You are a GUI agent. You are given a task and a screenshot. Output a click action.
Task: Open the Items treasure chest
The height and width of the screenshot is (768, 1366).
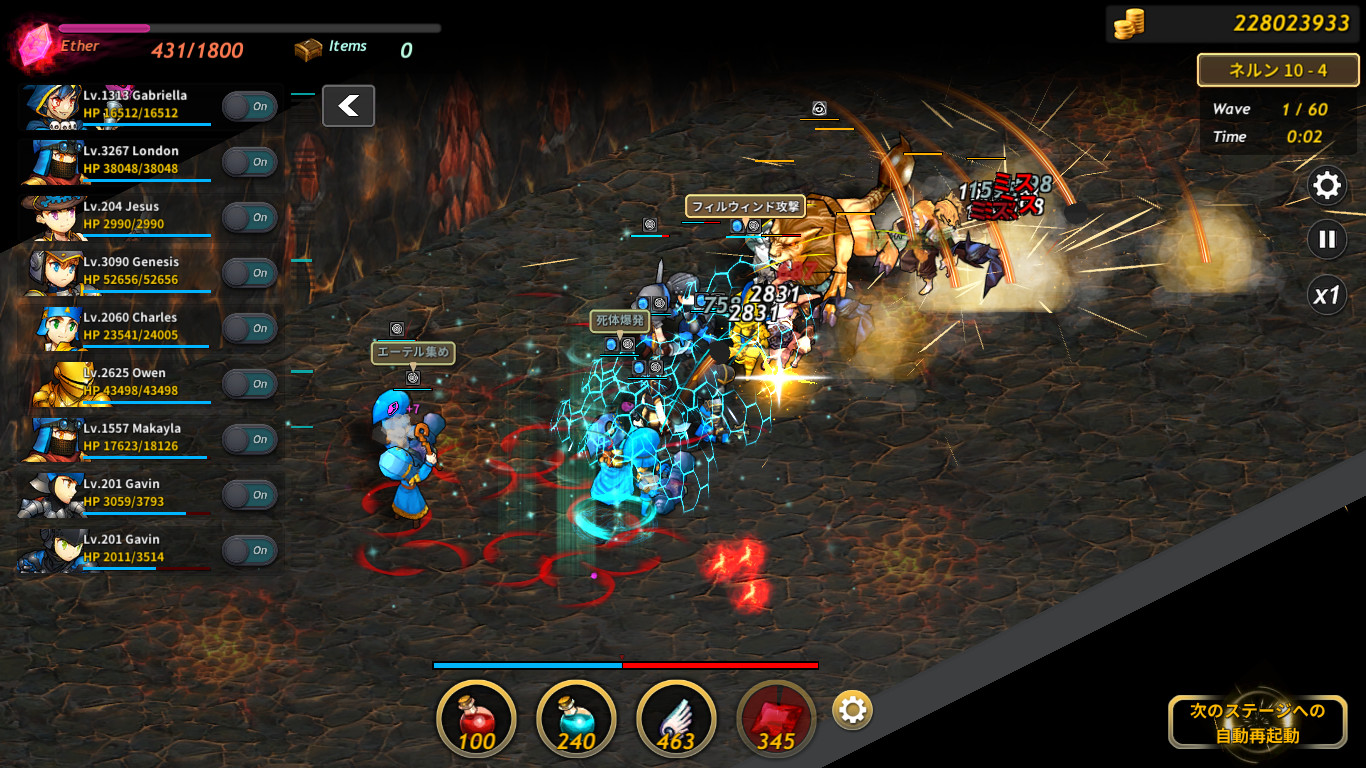point(309,48)
